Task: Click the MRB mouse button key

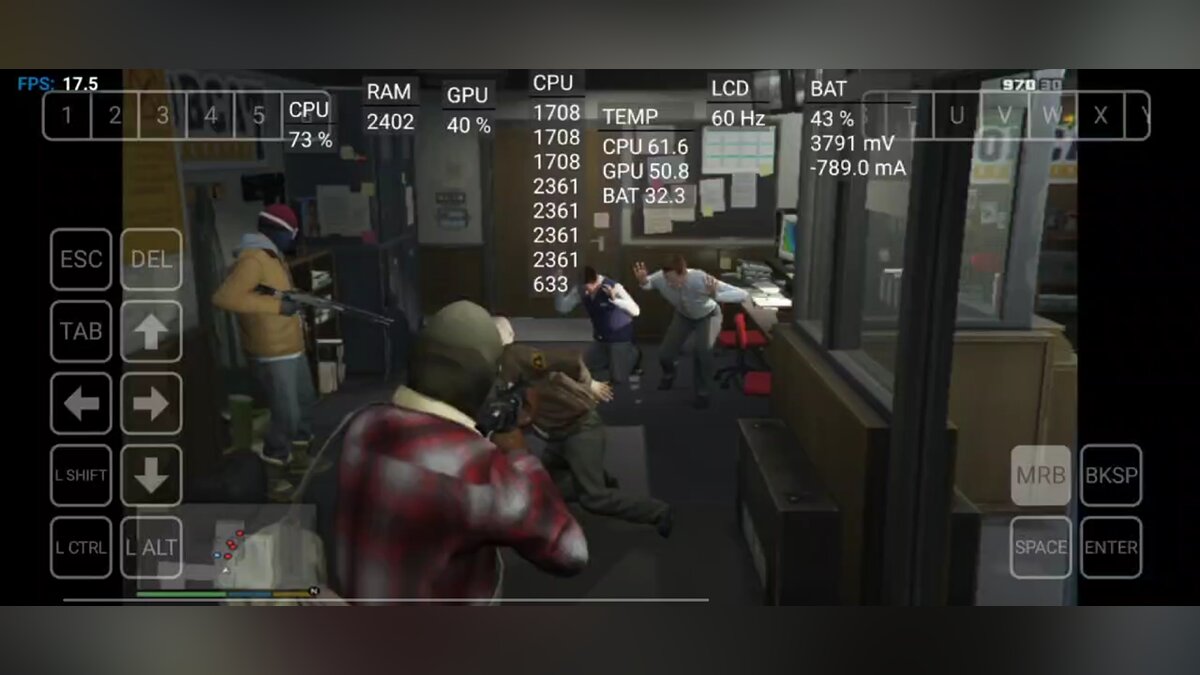Action: [x=1041, y=475]
